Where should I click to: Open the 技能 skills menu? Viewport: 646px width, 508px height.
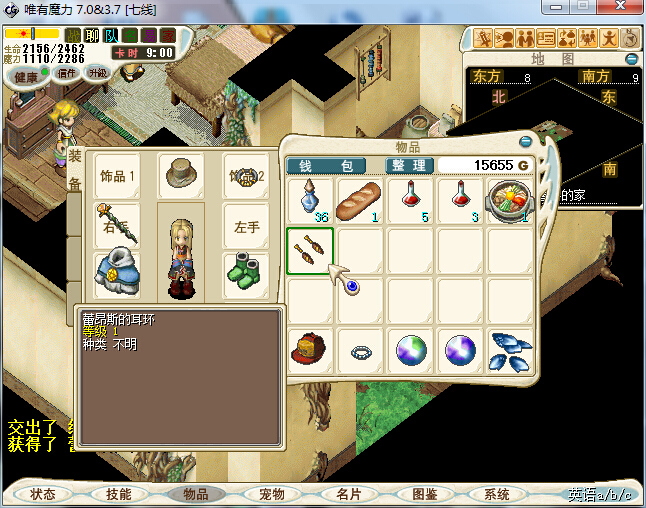pyautogui.click(x=119, y=494)
